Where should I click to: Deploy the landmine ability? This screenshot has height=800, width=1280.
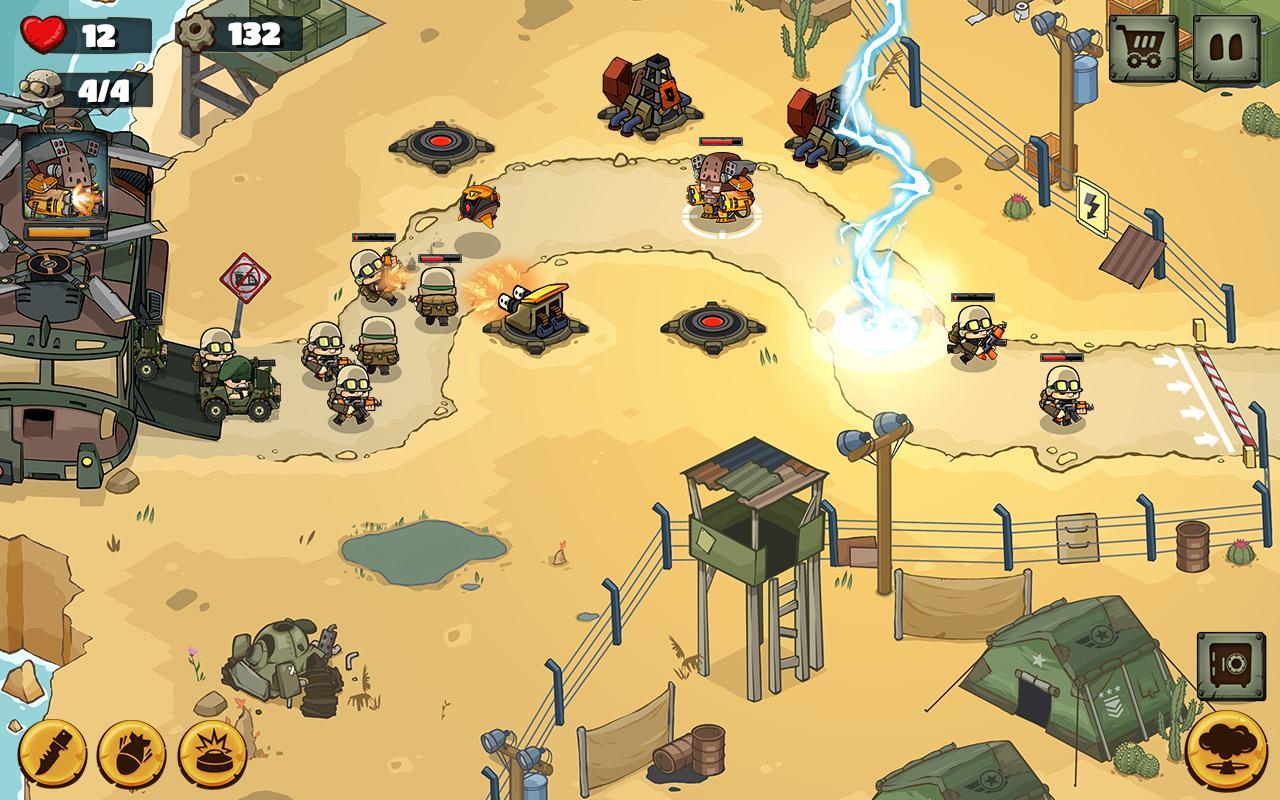(212, 753)
